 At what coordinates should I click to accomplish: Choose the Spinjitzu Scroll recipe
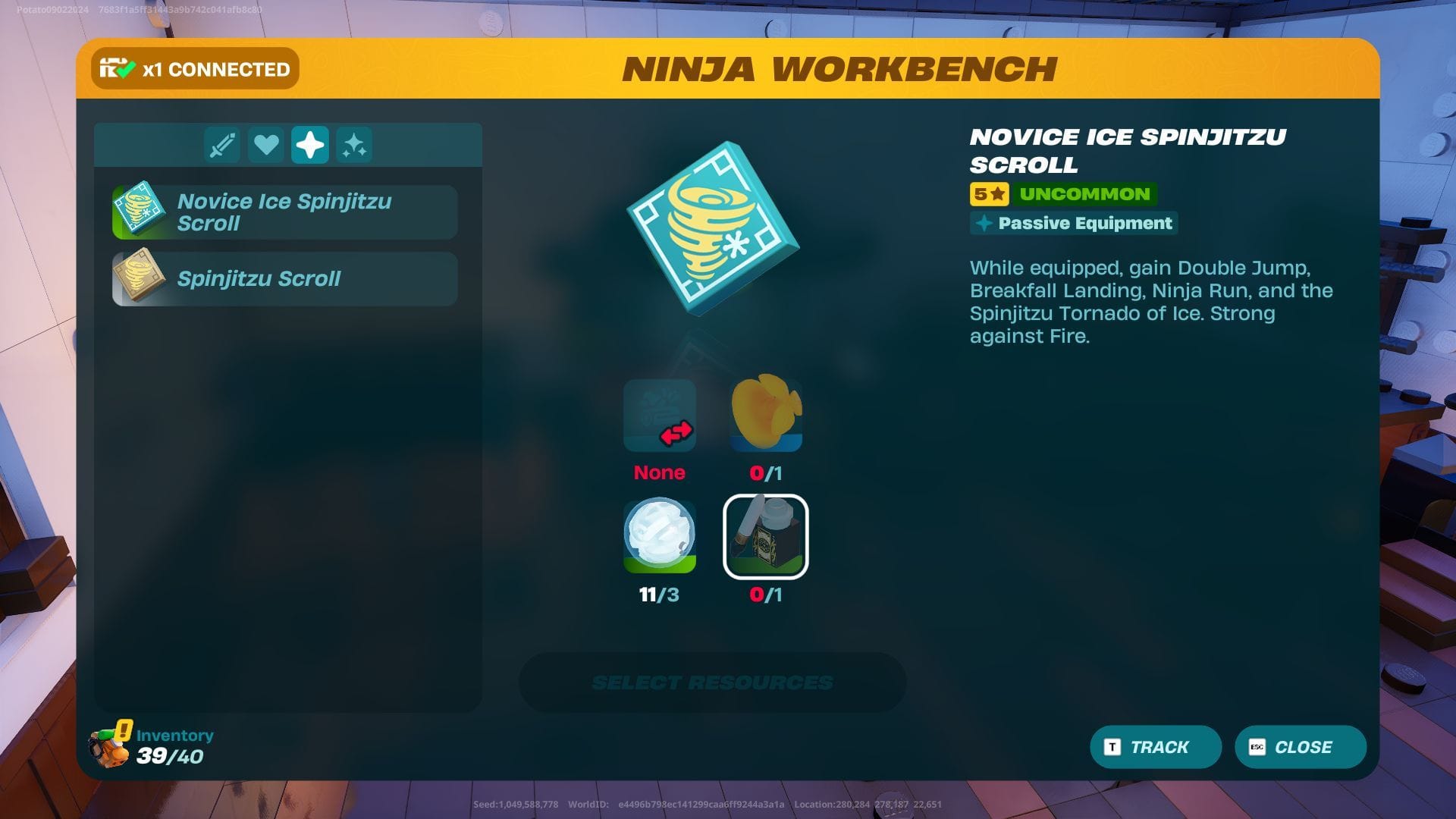284,279
